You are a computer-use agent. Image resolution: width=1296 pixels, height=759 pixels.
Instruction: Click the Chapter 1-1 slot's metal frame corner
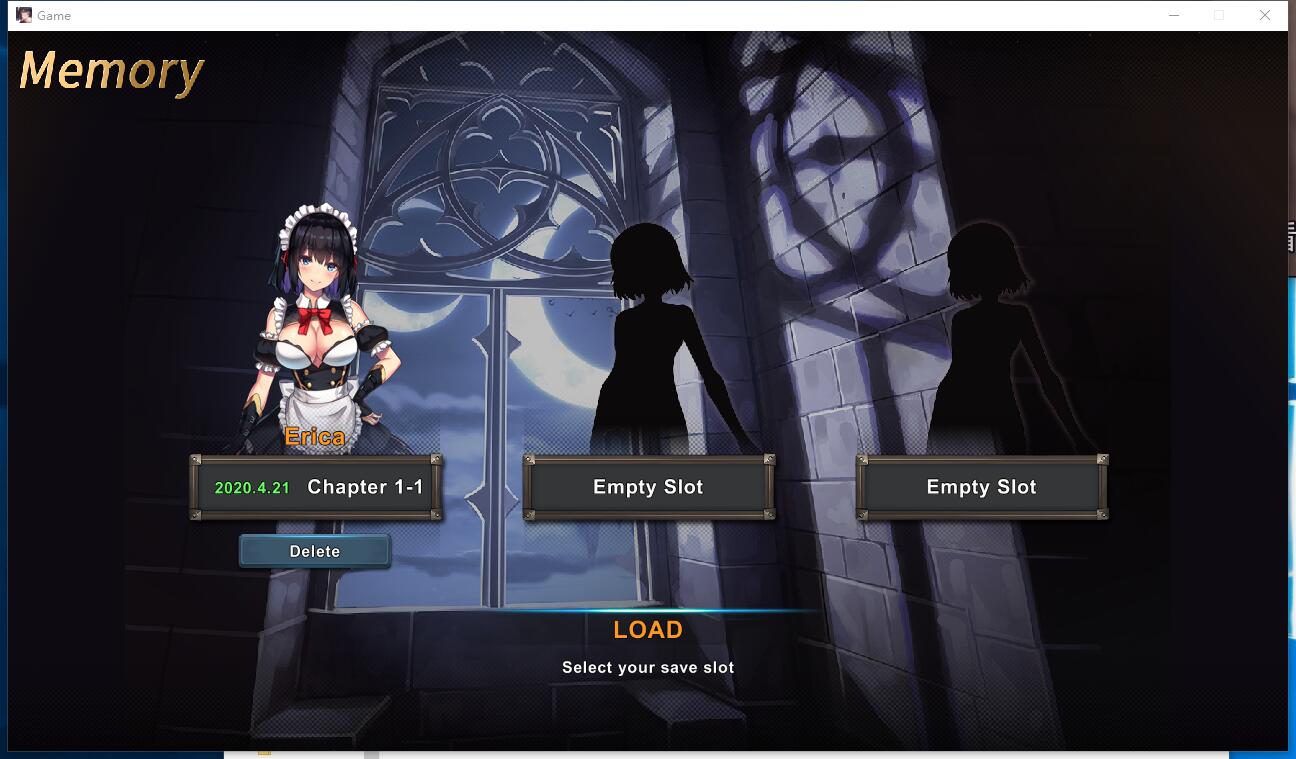click(198, 461)
